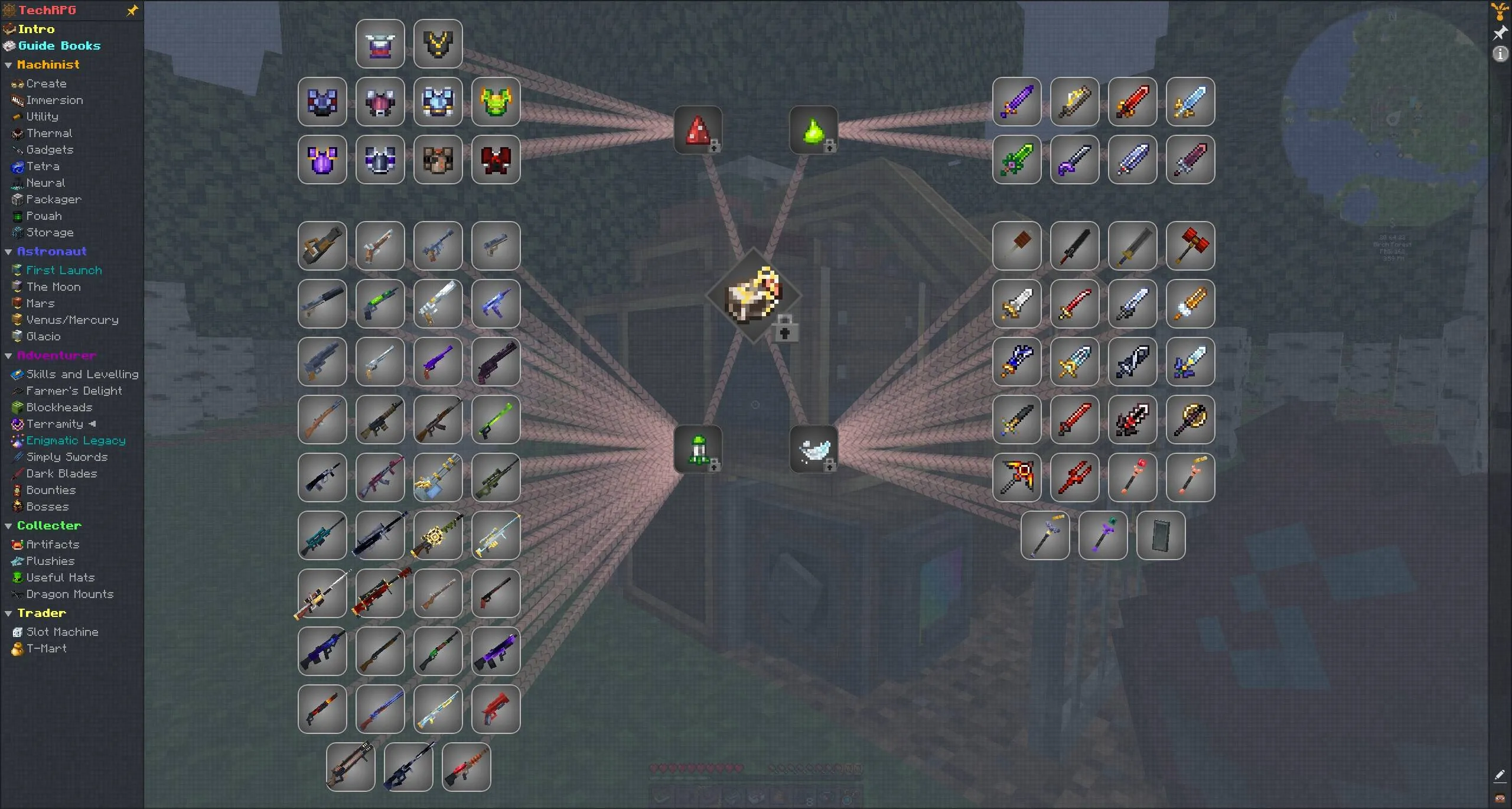Open the Guide Books chapter
The height and width of the screenshot is (809, 1512).
[59, 46]
